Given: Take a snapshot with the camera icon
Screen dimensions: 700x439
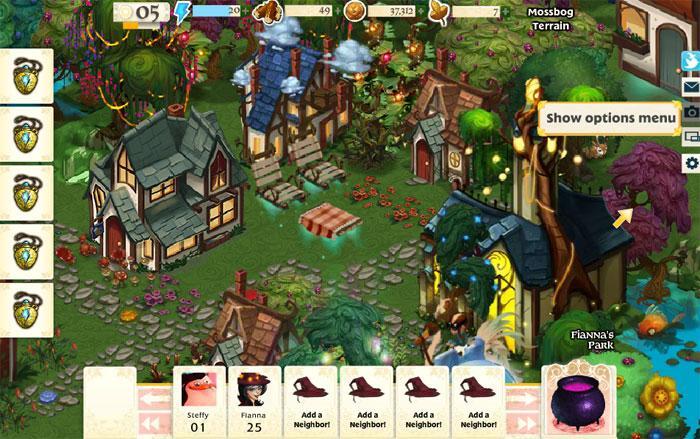Looking at the screenshot, I should coord(690,112).
